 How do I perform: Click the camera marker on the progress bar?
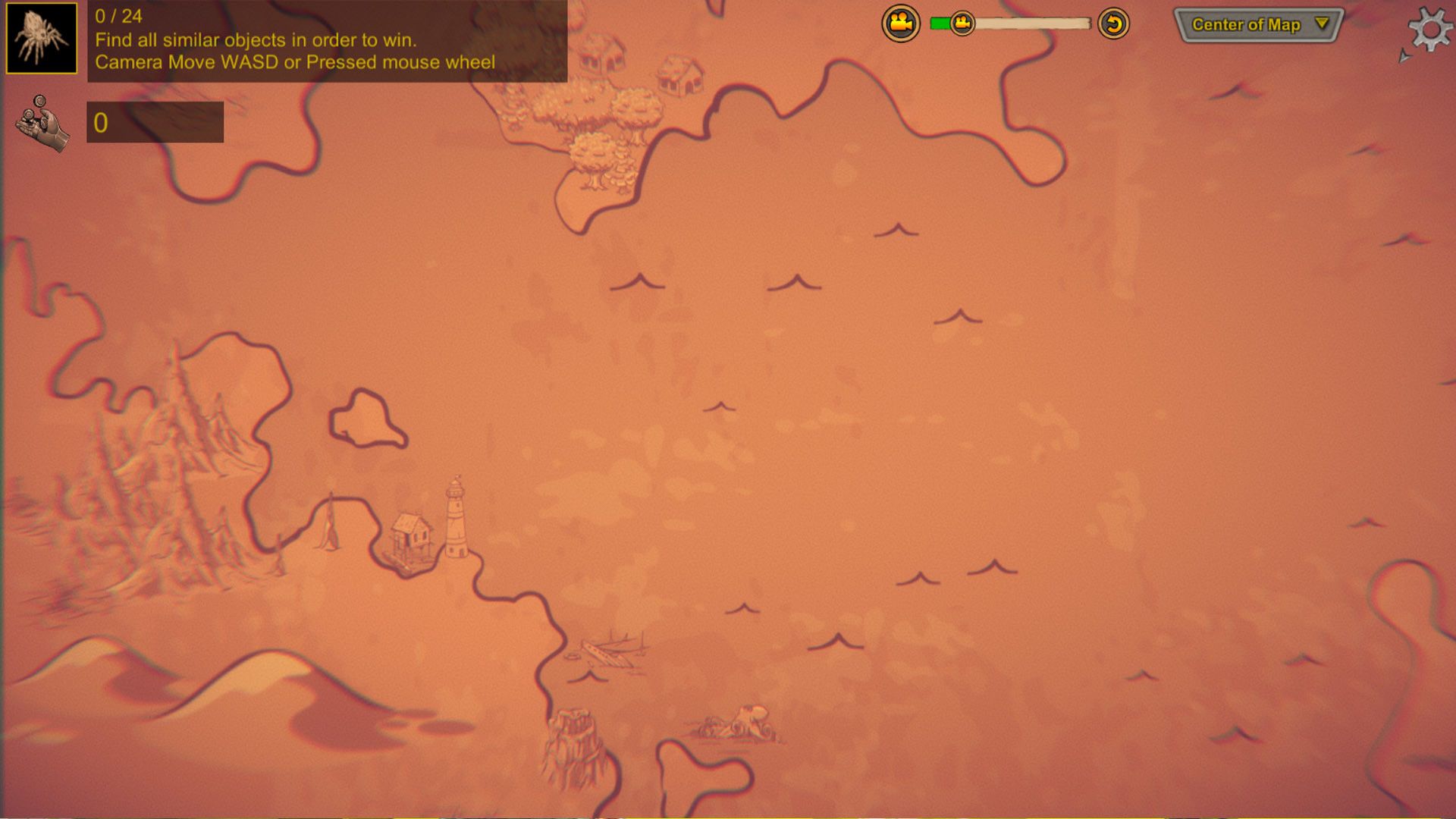coord(962,24)
